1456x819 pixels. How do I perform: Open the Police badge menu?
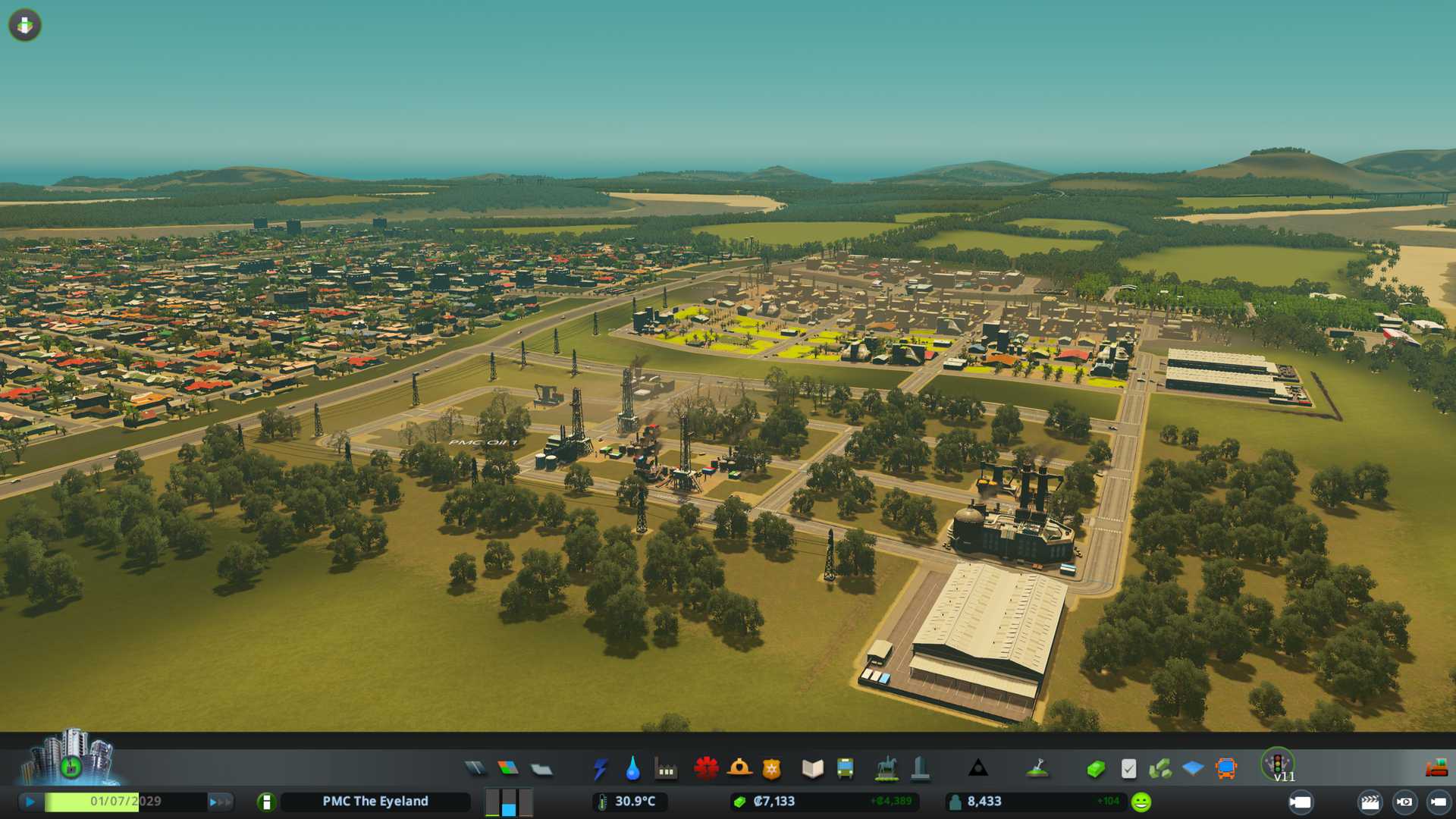(x=771, y=770)
